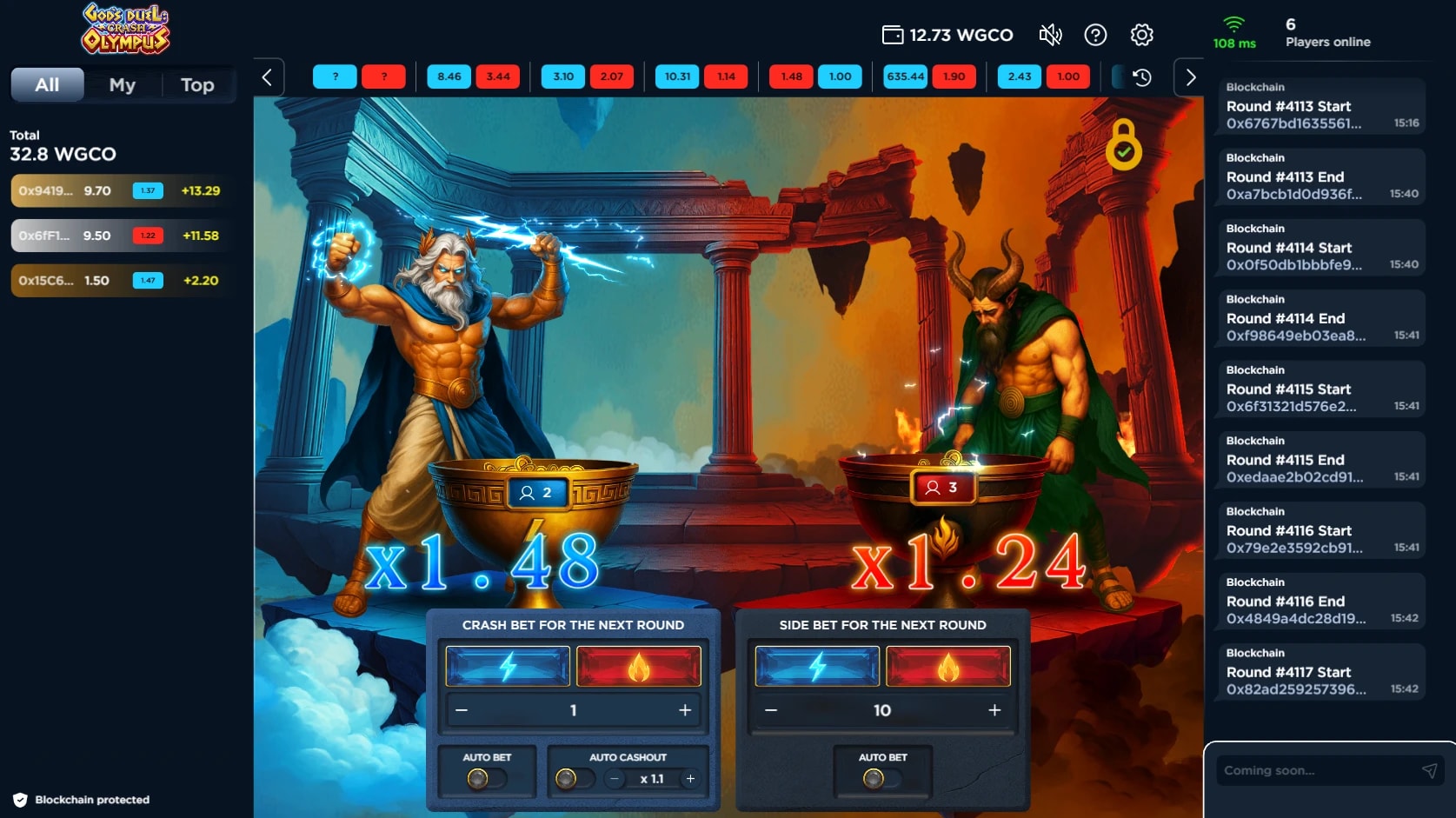1456x818 pixels.
Task: Decrease the crash bet amount
Action: [x=462, y=710]
